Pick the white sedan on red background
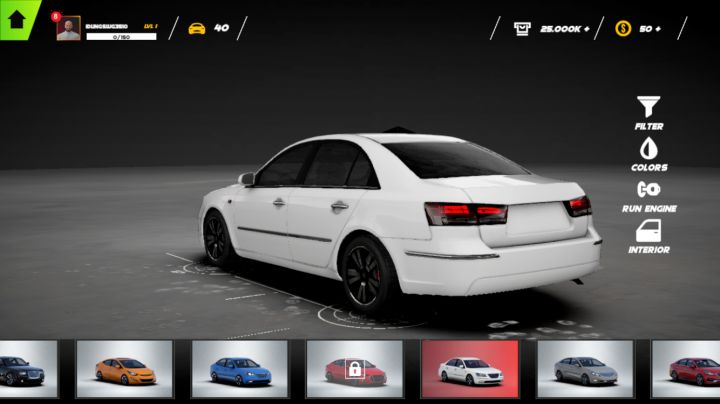The width and height of the screenshot is (720, 404). pyautogui.click(x=469, y=369)
